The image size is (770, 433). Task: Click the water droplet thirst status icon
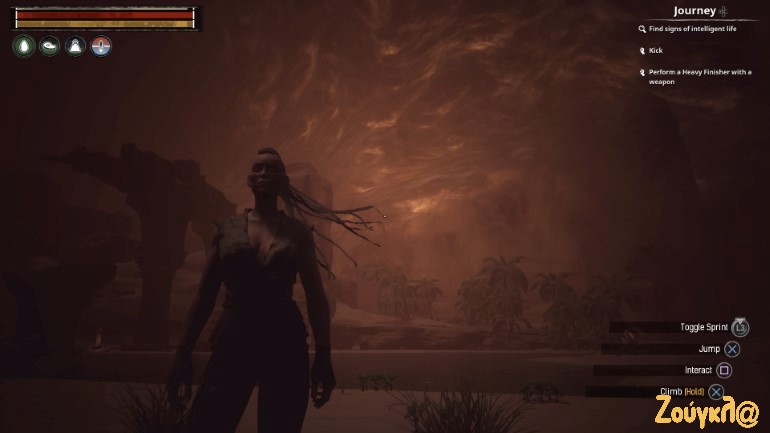tap(23, 46)
